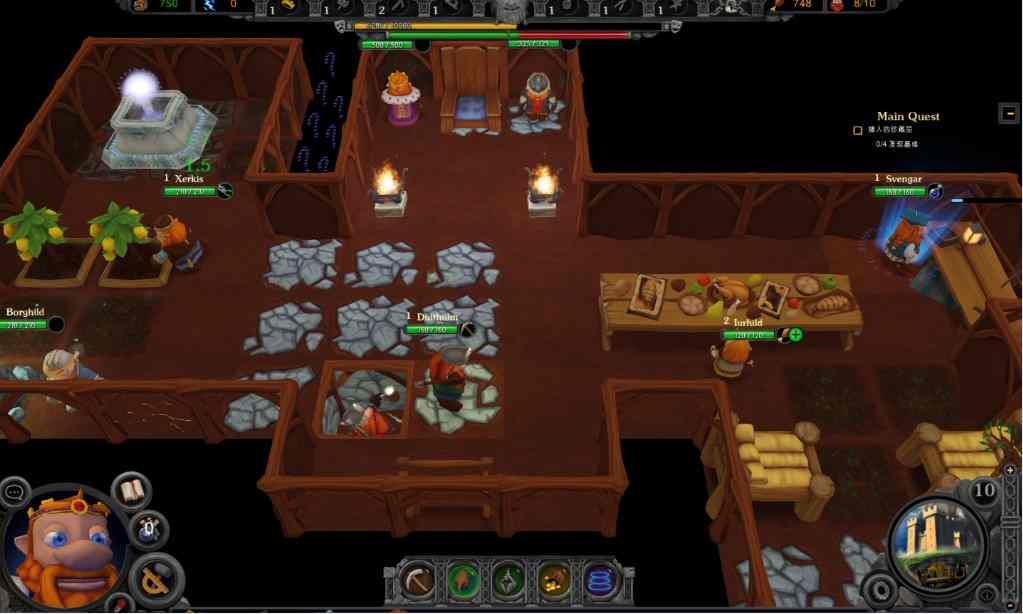The width and height of the screenshot is (1023, 614).
Task: Open the speech bubble chat button
Action: pyautogui.click(x=15, y=492)
